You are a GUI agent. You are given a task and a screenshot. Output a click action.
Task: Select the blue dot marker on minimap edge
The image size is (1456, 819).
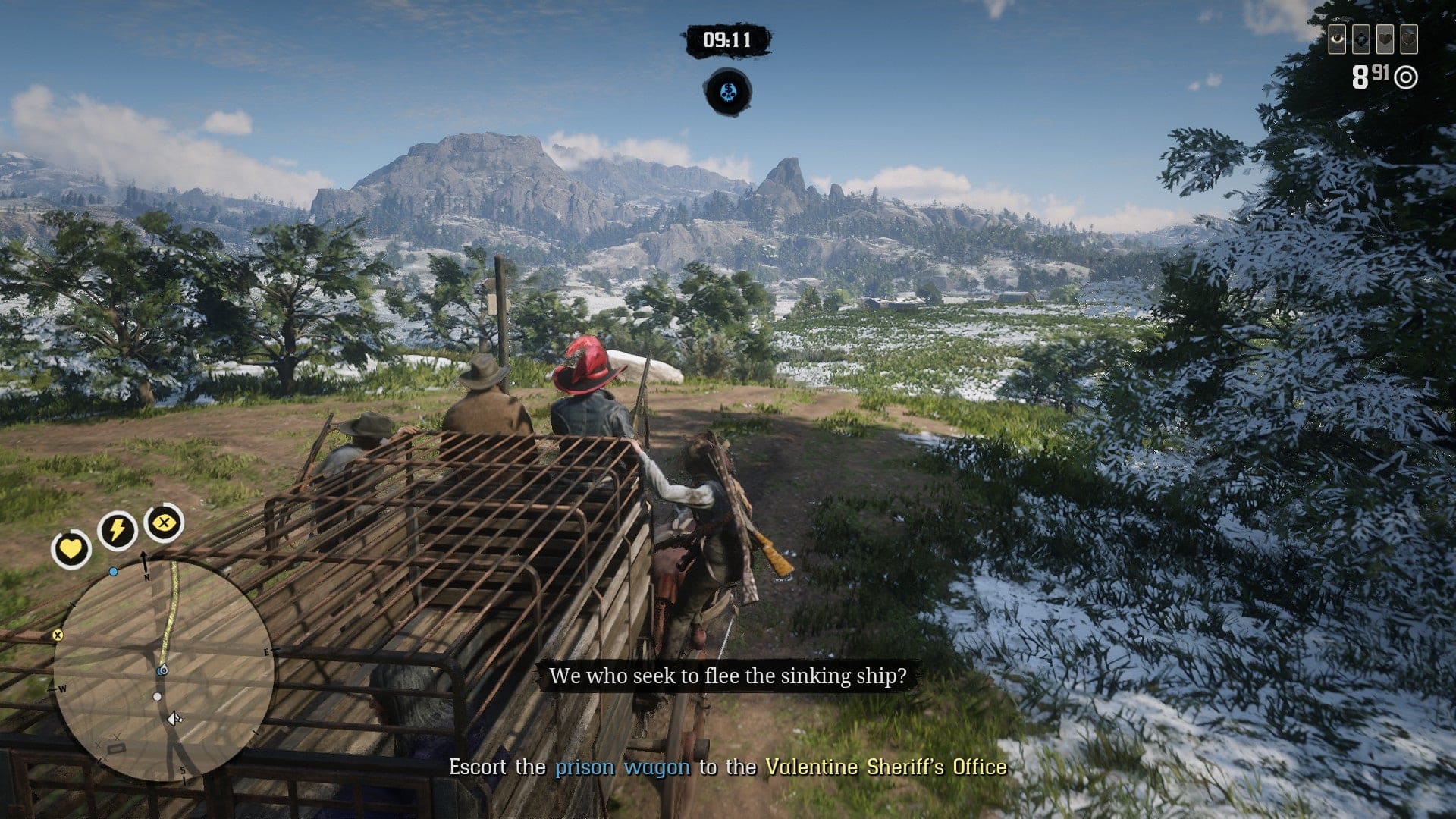click(x=114, y=571)
